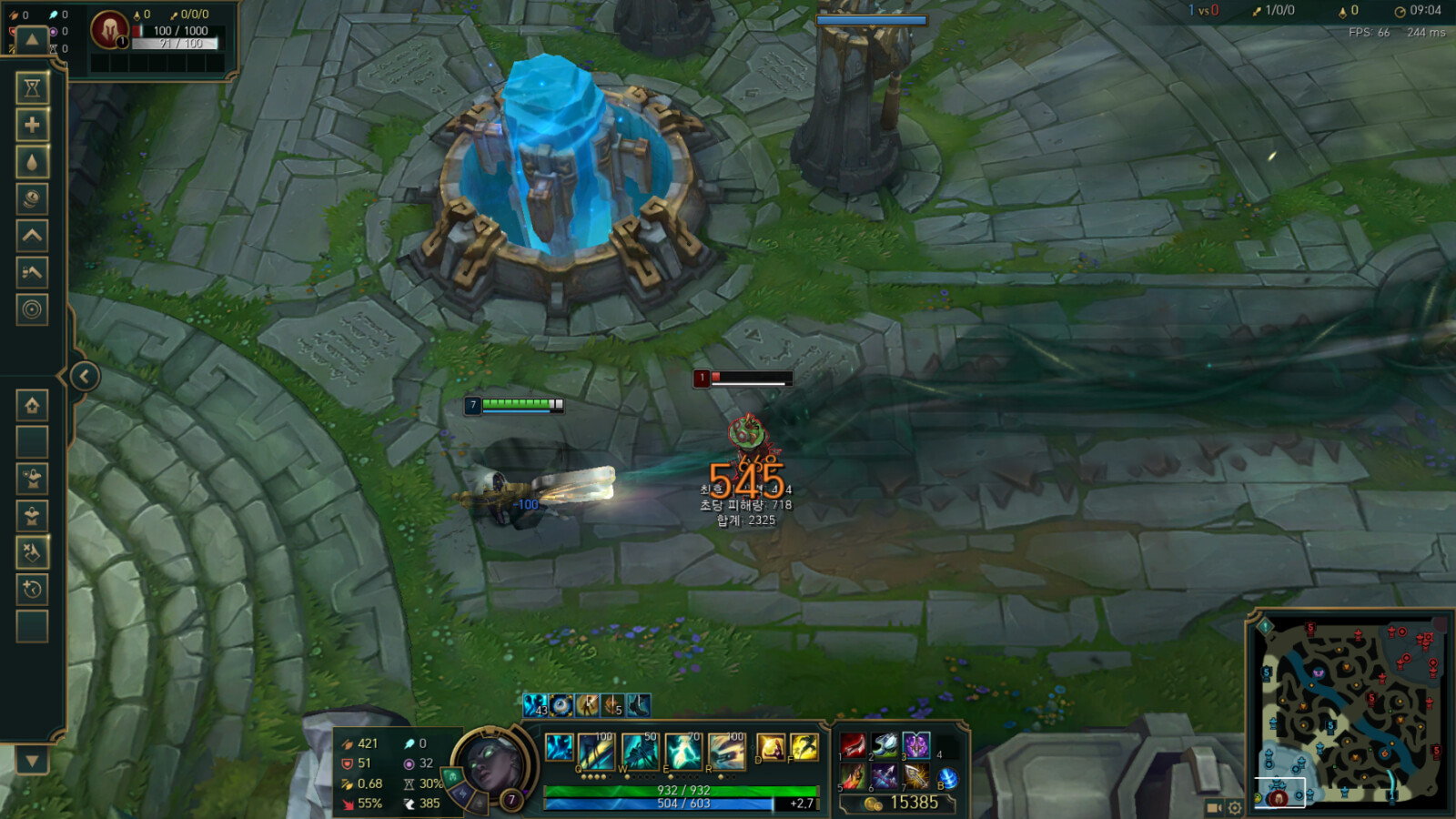Click the up arrow above the tool panel

pyautogui.click(x=32, y=39)
